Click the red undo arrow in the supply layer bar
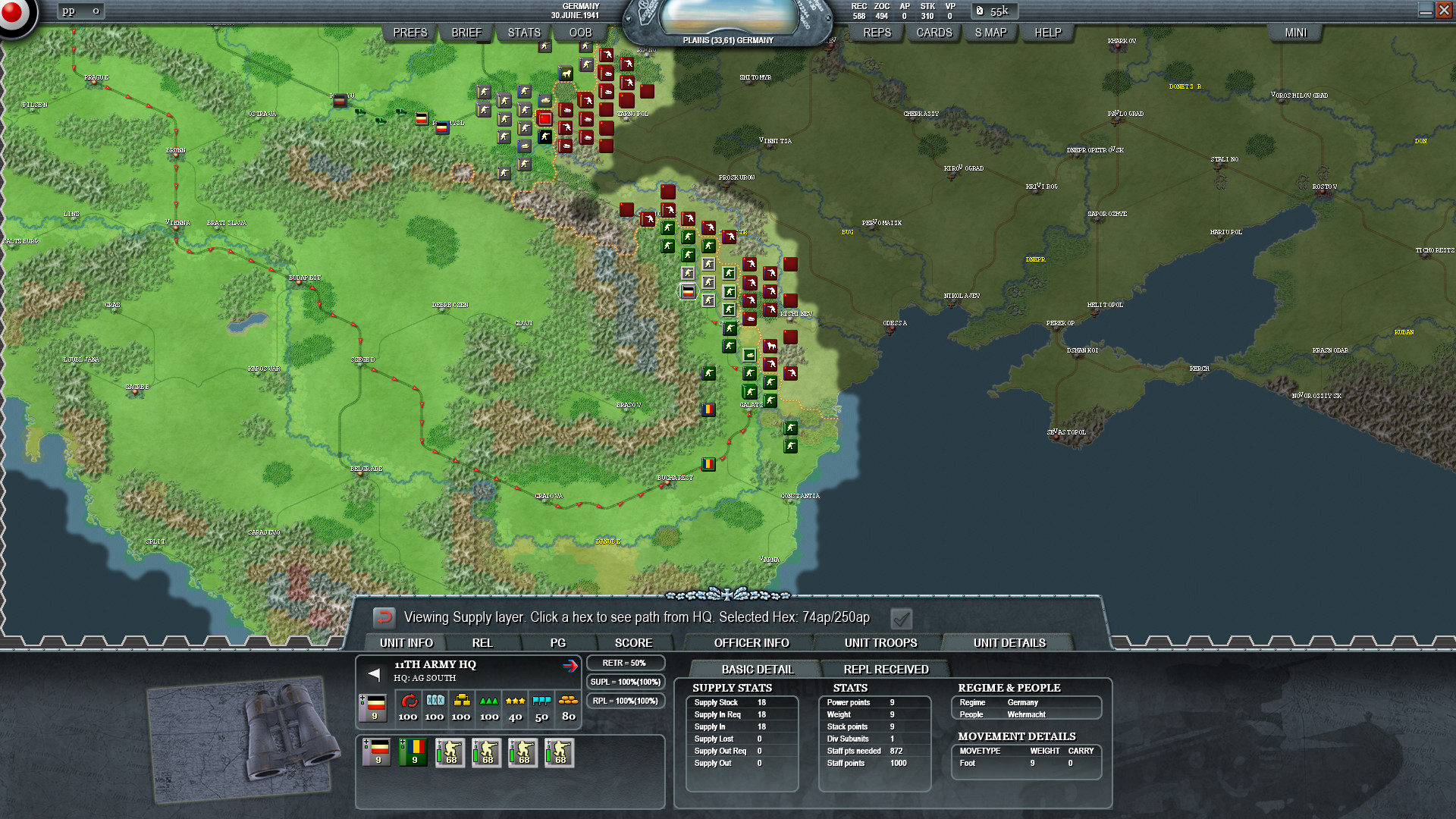The width and height of the screenshot is (1456, 819). click(384, 618)
